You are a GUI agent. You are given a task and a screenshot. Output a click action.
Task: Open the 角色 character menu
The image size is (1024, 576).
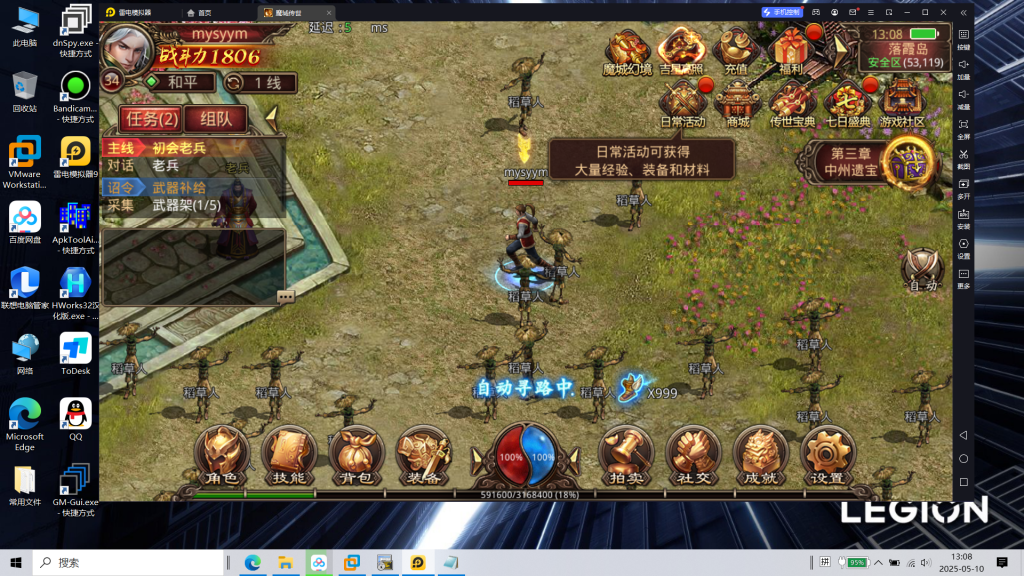point(221,455)
